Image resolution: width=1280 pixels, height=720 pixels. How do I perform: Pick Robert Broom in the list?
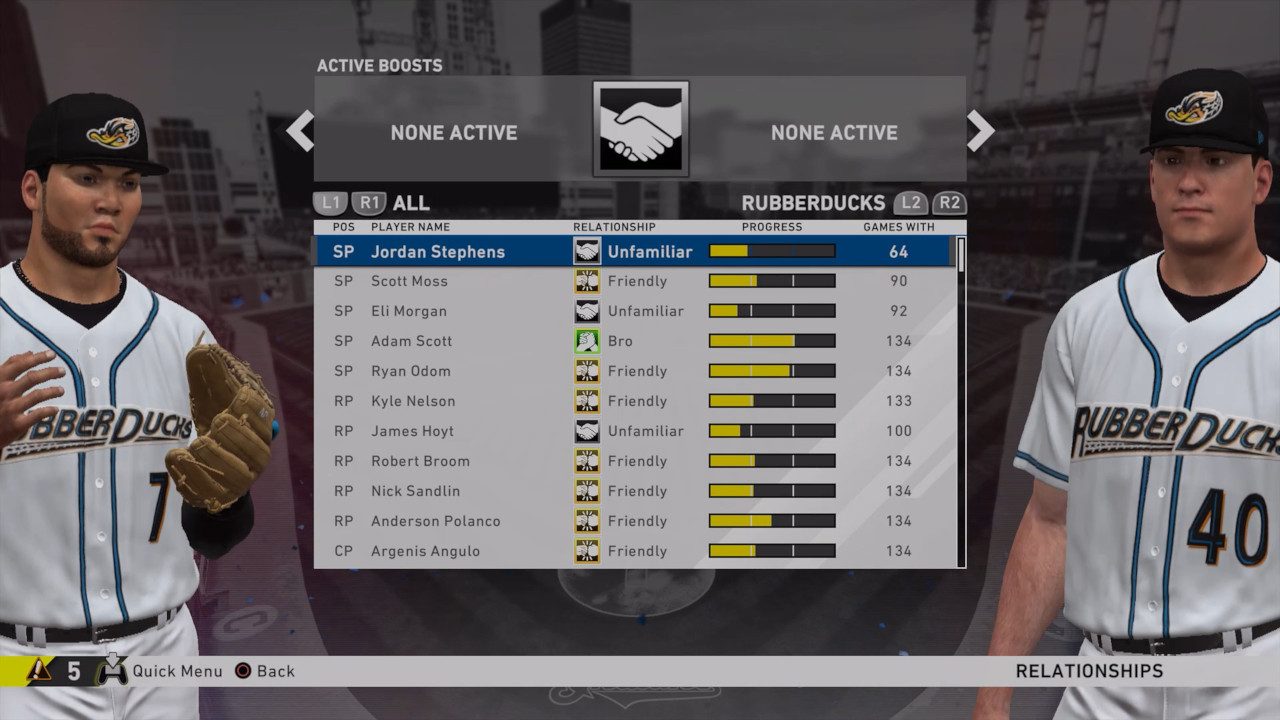point(419,461)
